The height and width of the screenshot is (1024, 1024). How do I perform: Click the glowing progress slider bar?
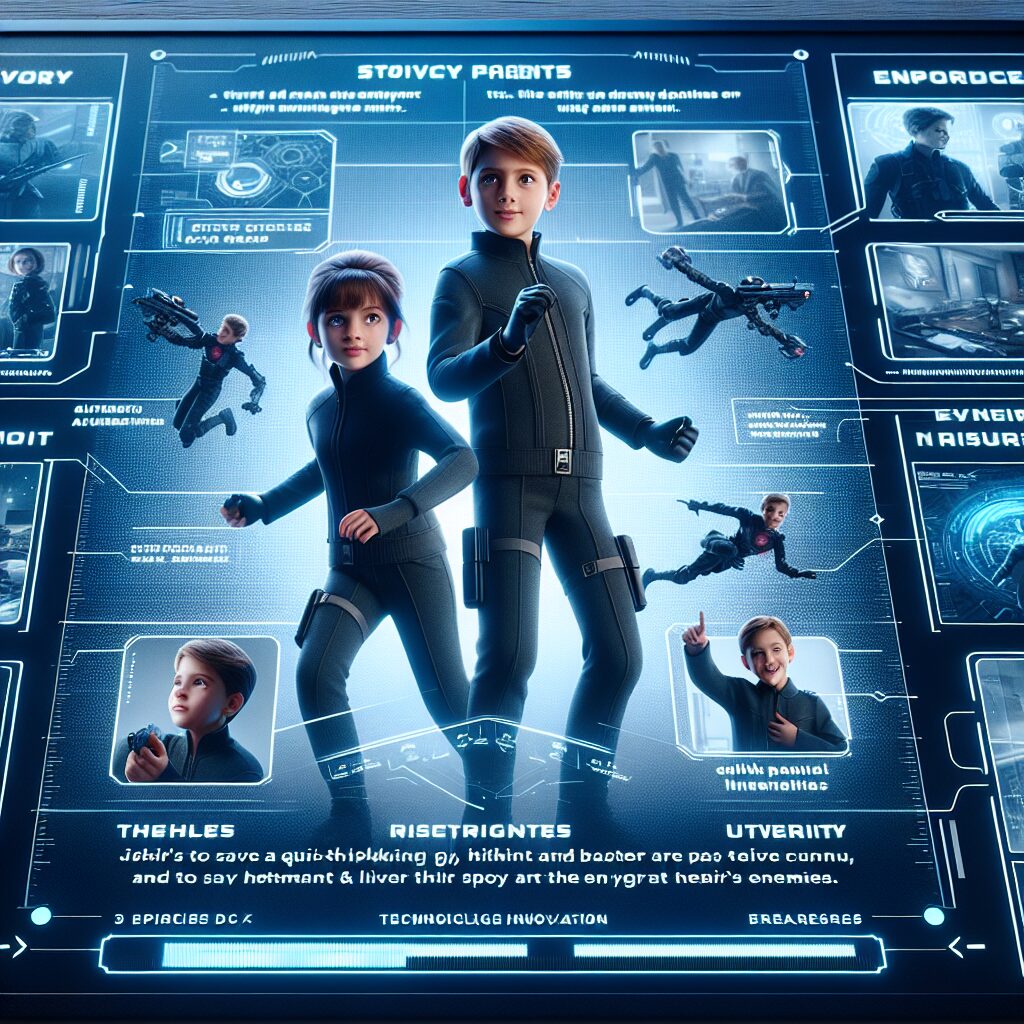coord(493,953)
